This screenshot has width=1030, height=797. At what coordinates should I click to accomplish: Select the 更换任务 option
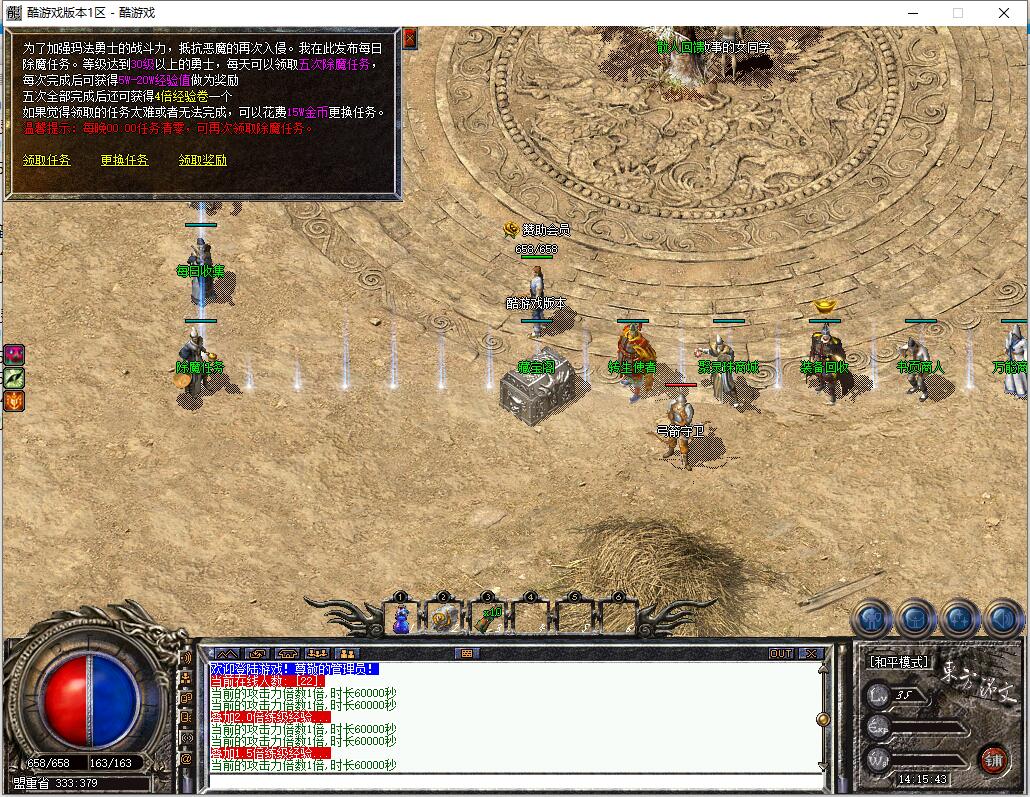pos(124,160)
